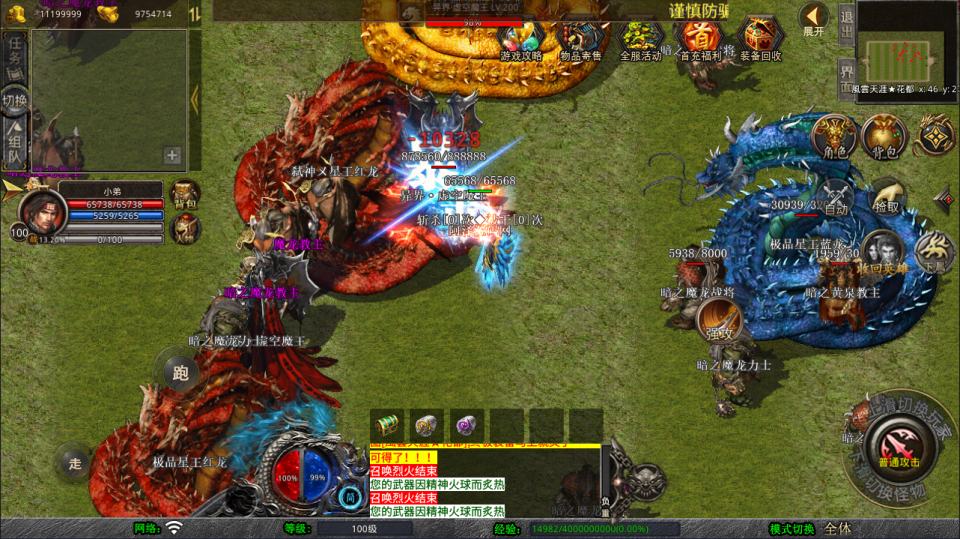The height and width of the screenshot is (539, 960).
Task: Open the 背包 bag beside 角色
Action: [883, 137]
